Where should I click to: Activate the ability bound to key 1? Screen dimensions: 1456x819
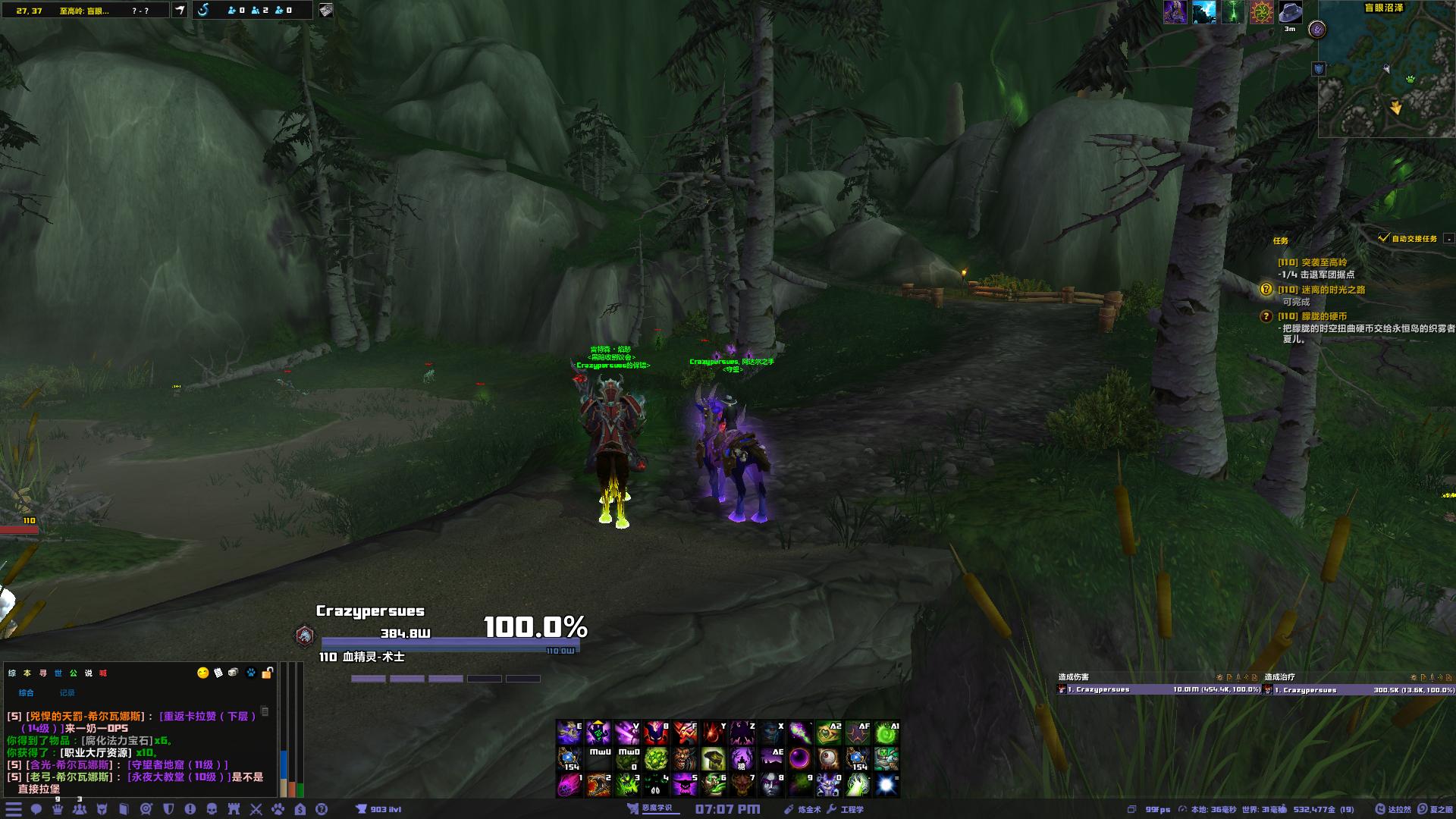[570, 784]
